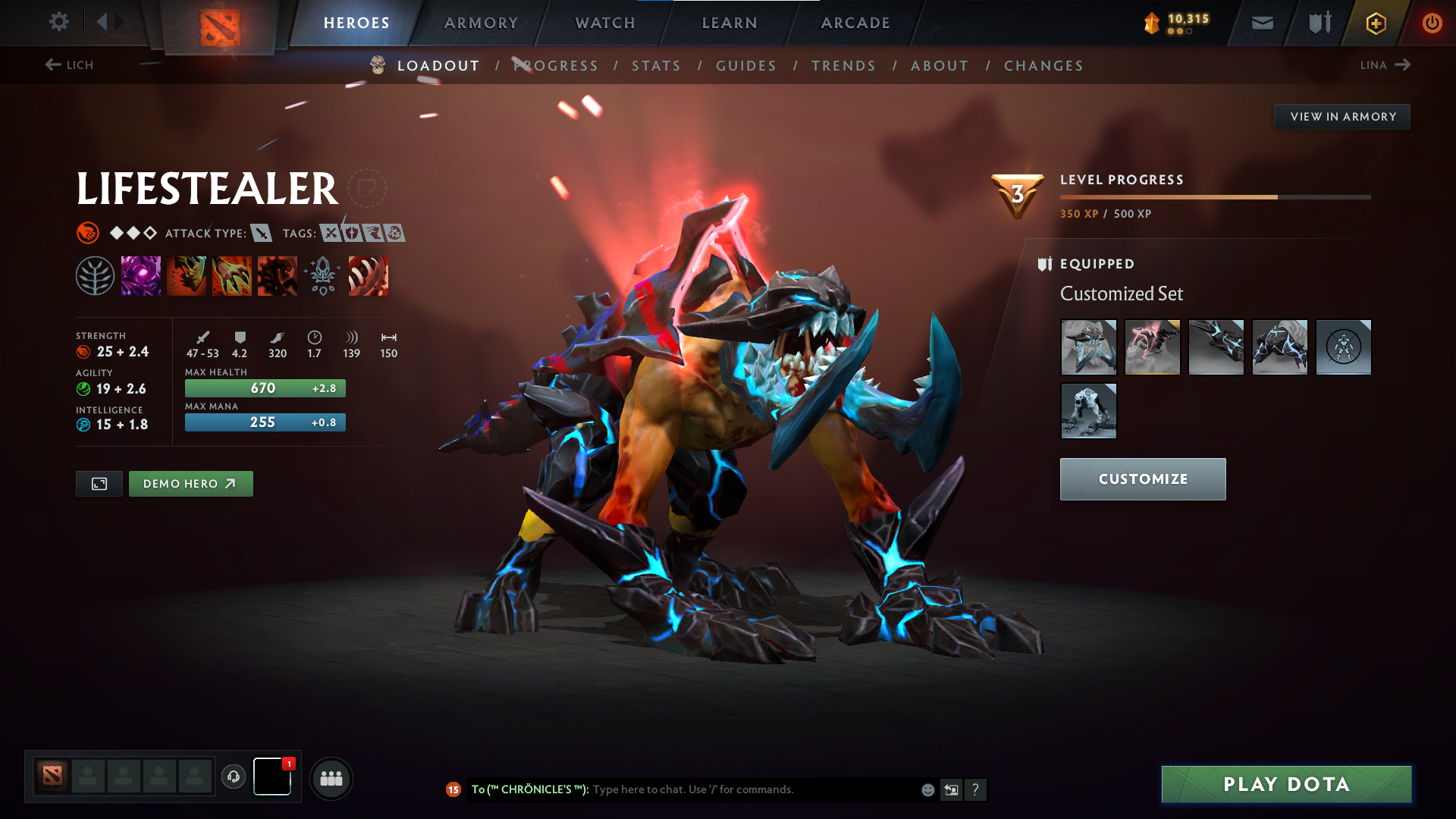Click the Infest ultimate ability icon
The image size is (1456, 819).
coord(278,275)
